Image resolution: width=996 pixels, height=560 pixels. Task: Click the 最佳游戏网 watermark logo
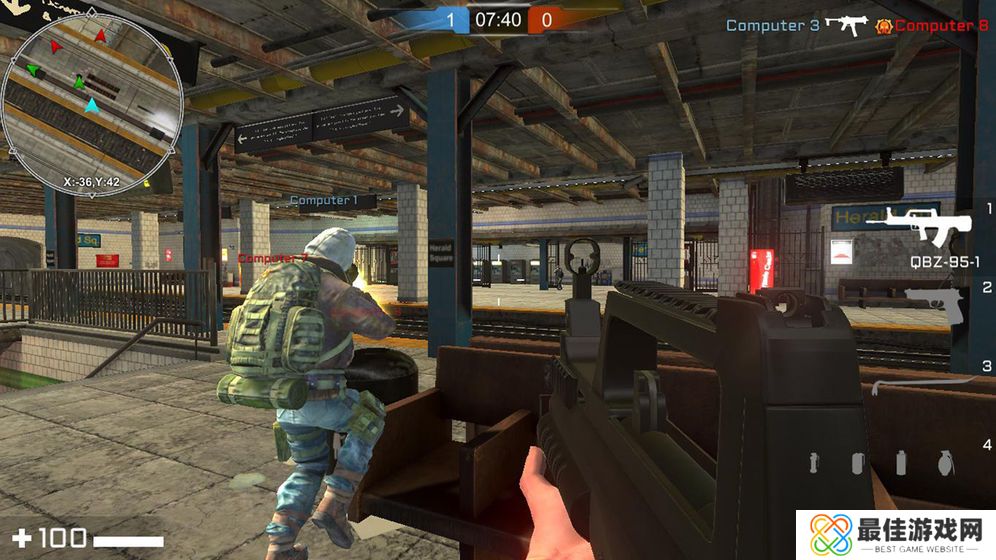[896, 535]
